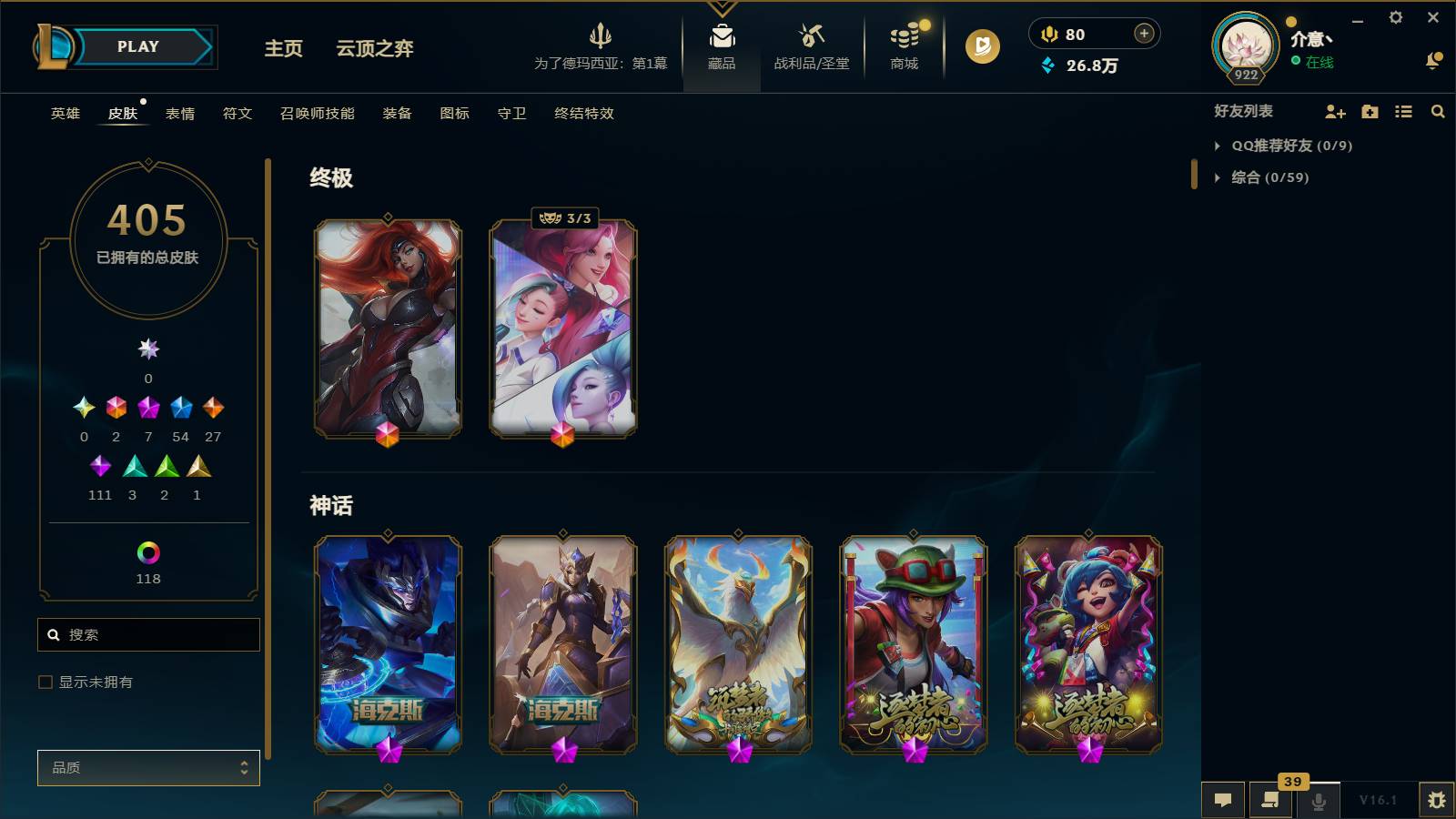This screenshot has height=819, width=1456.
Task: Click the microphone icon at bottom right
Action: [1318, 800]
